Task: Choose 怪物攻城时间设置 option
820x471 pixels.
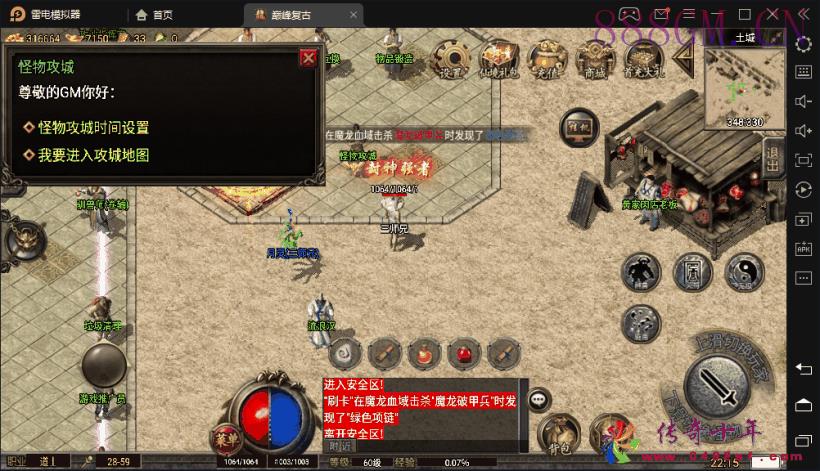Action: point(93,128)
